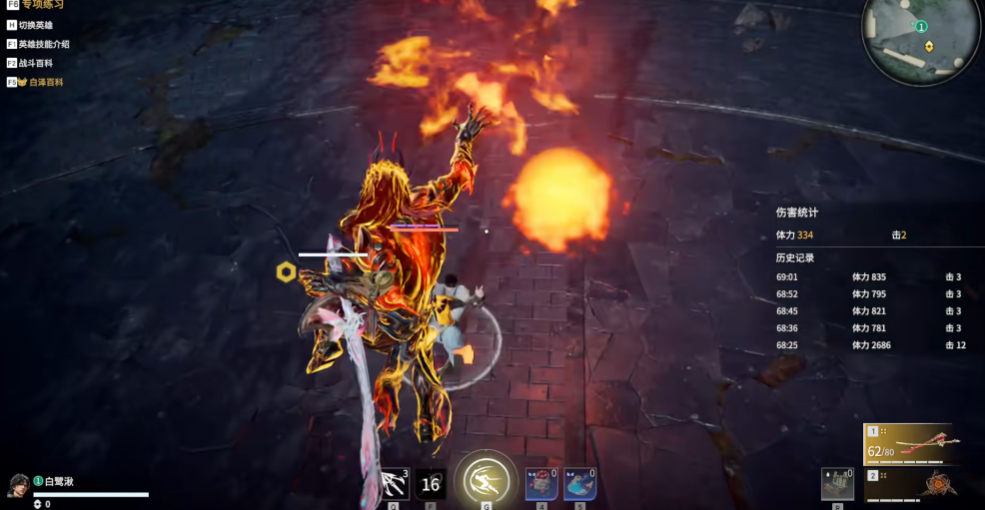
Task: Click the 伤害统计 damage statistics header
Action: click(x=797, y=212)
